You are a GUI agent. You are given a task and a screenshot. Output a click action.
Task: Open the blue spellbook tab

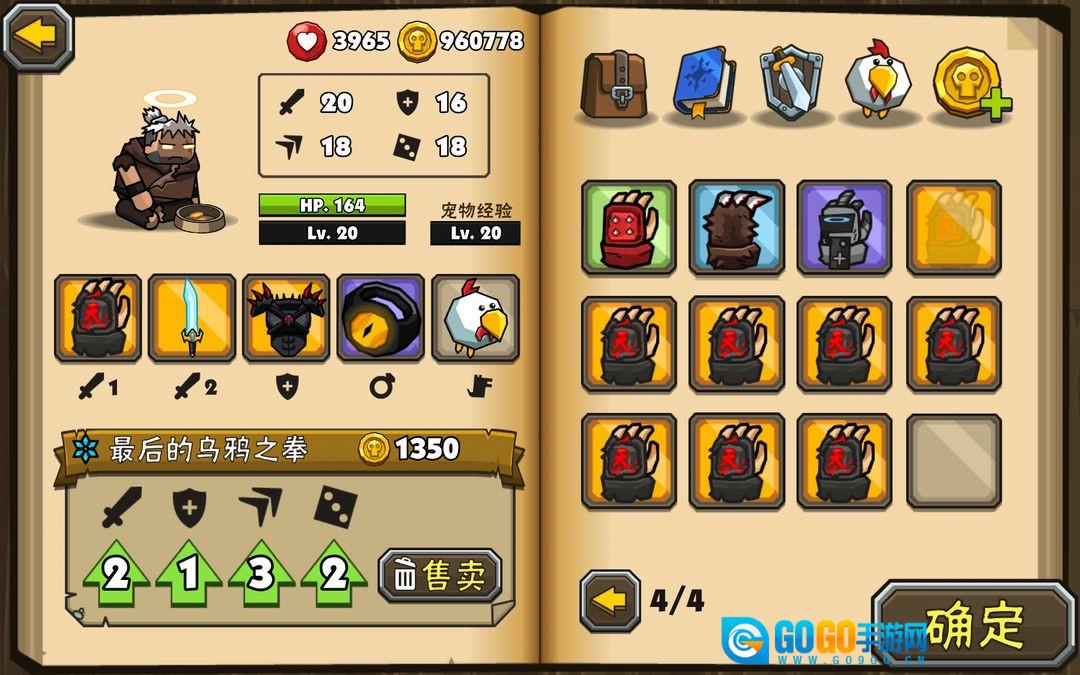click(x=703, y=82)
